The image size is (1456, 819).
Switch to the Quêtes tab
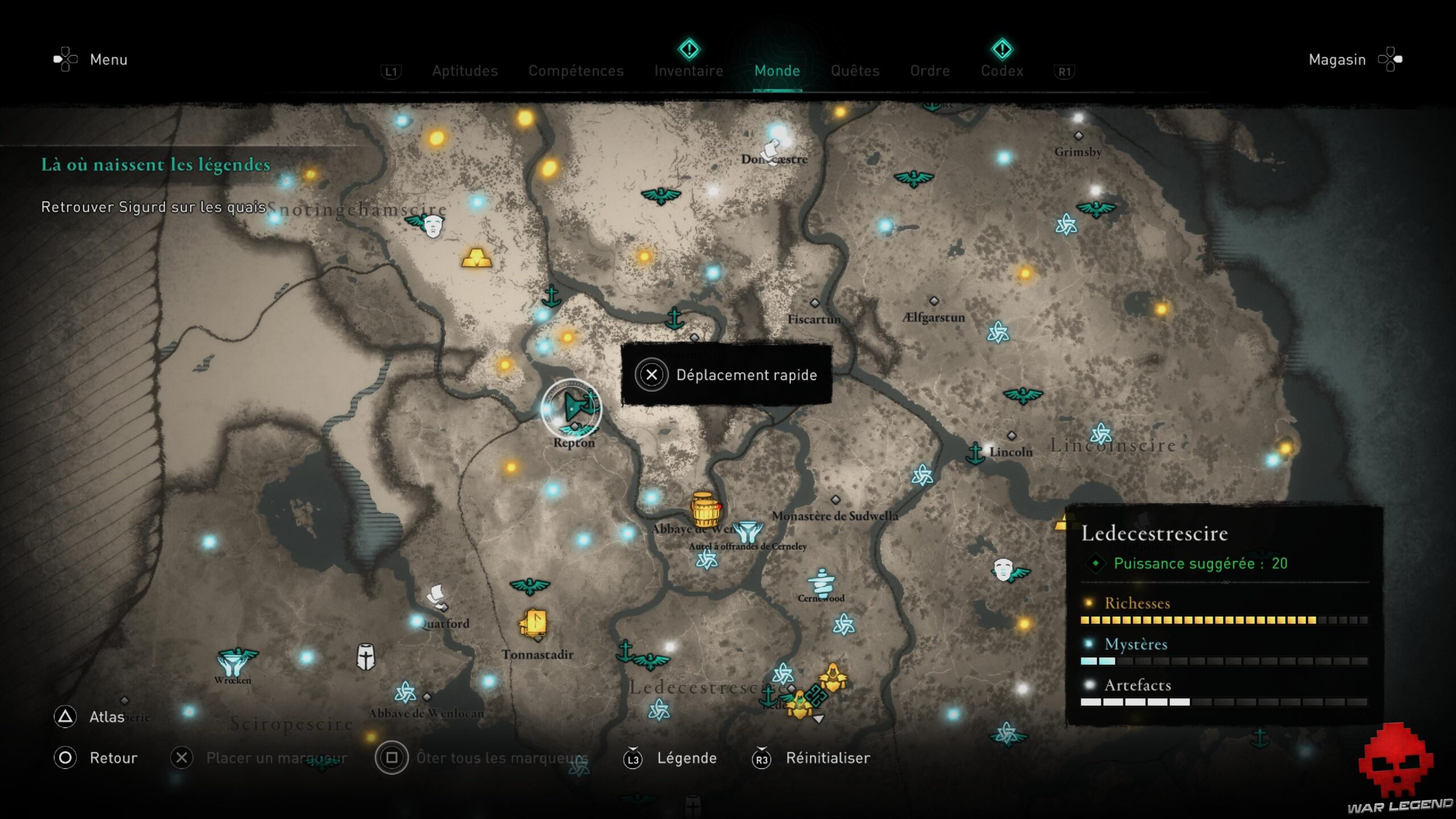(x=855, y=71)
